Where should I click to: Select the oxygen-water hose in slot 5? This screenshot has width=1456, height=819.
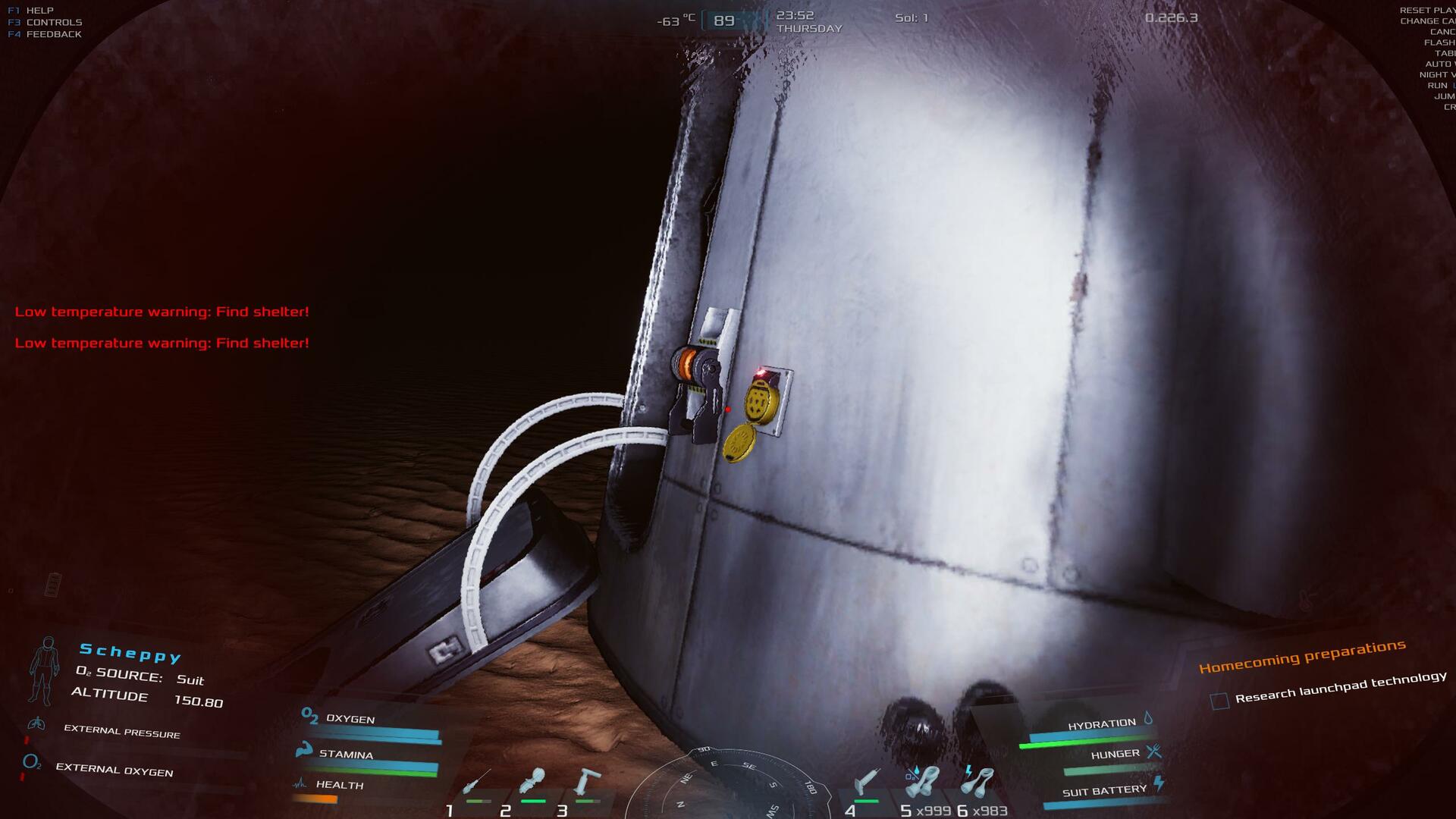pos(923,782)
